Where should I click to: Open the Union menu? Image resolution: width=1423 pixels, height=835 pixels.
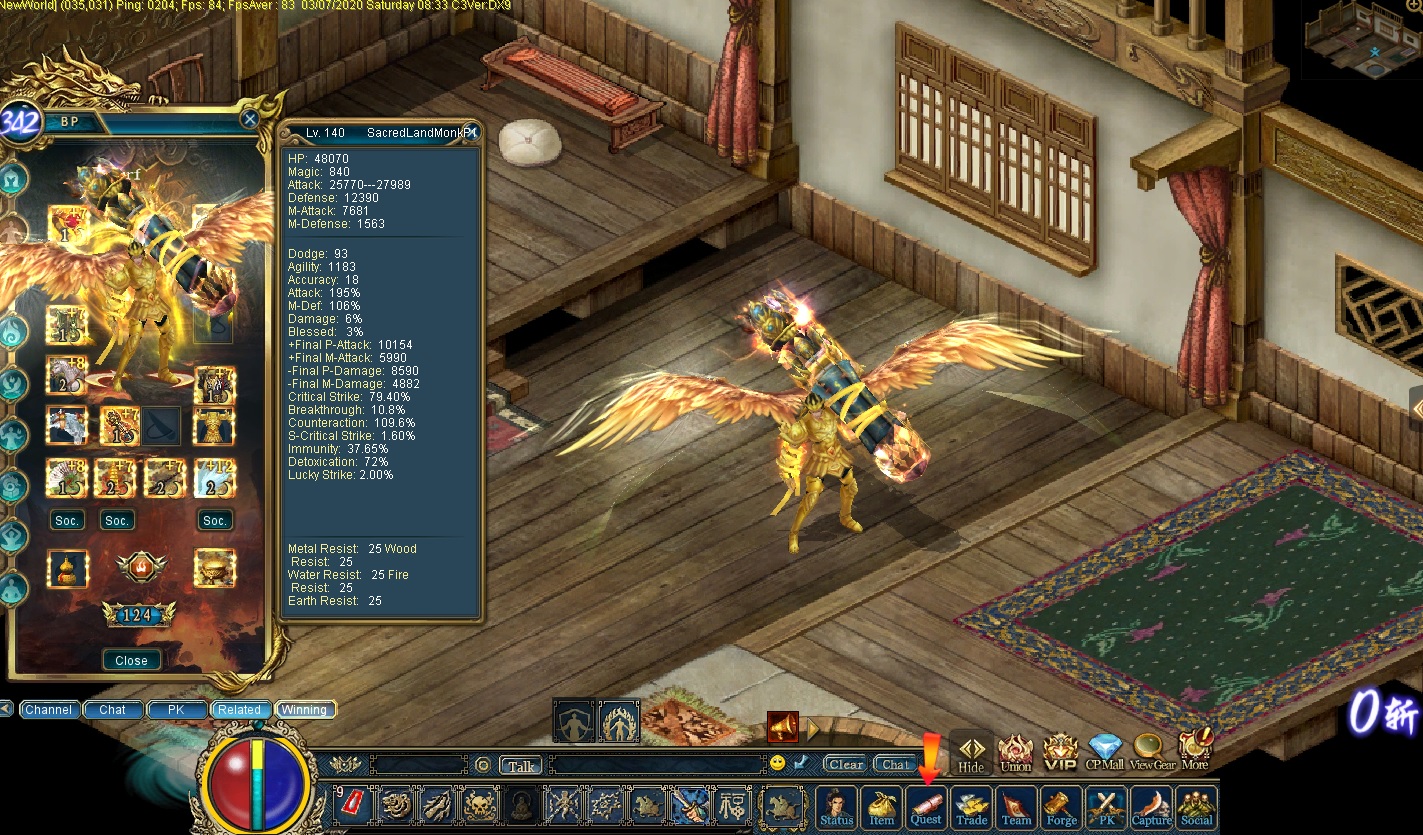1015,751
